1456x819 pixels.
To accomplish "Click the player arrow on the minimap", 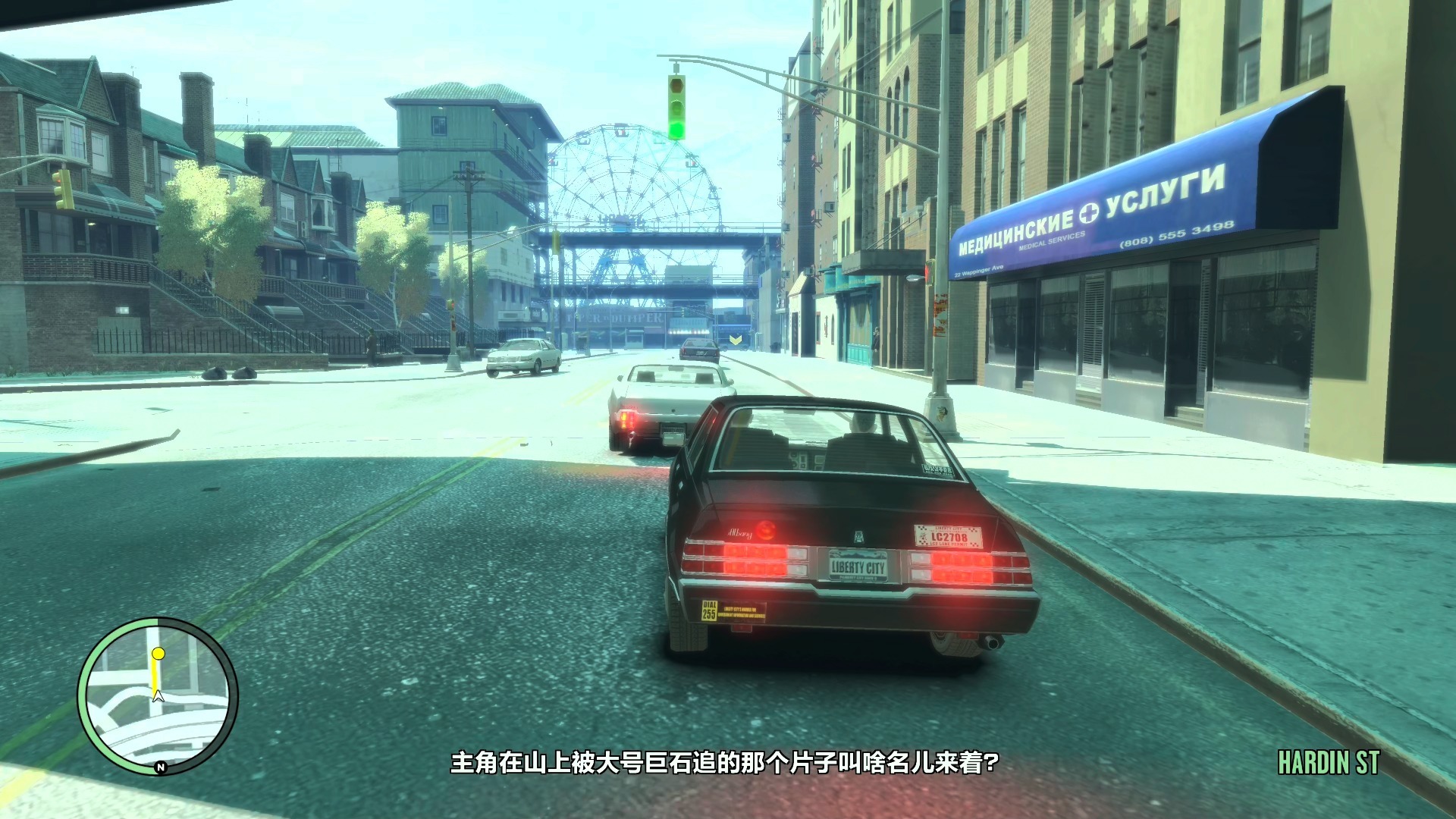I will tap(158, 697).
